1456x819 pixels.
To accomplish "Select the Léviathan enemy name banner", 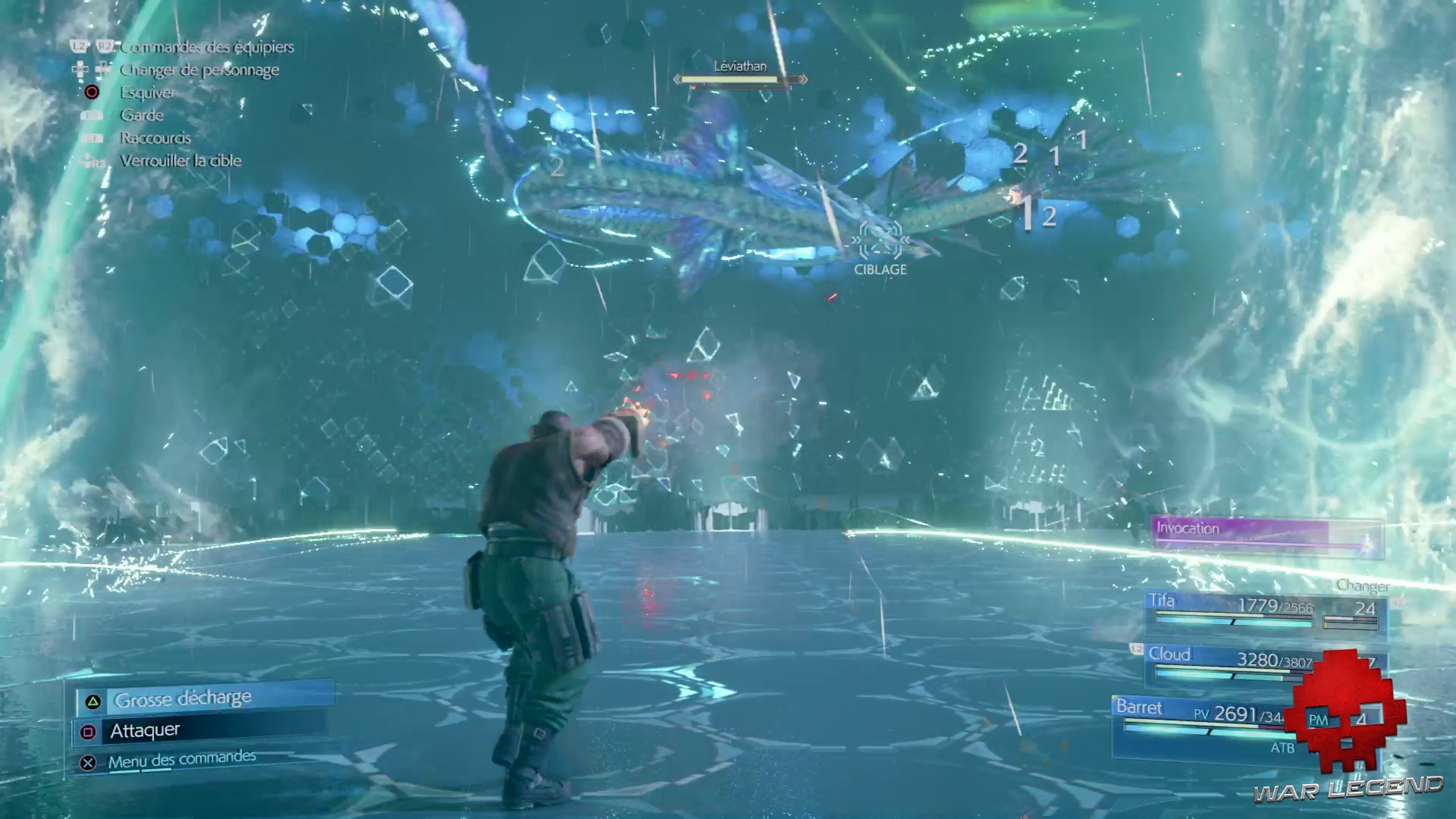I will point(739,67).
